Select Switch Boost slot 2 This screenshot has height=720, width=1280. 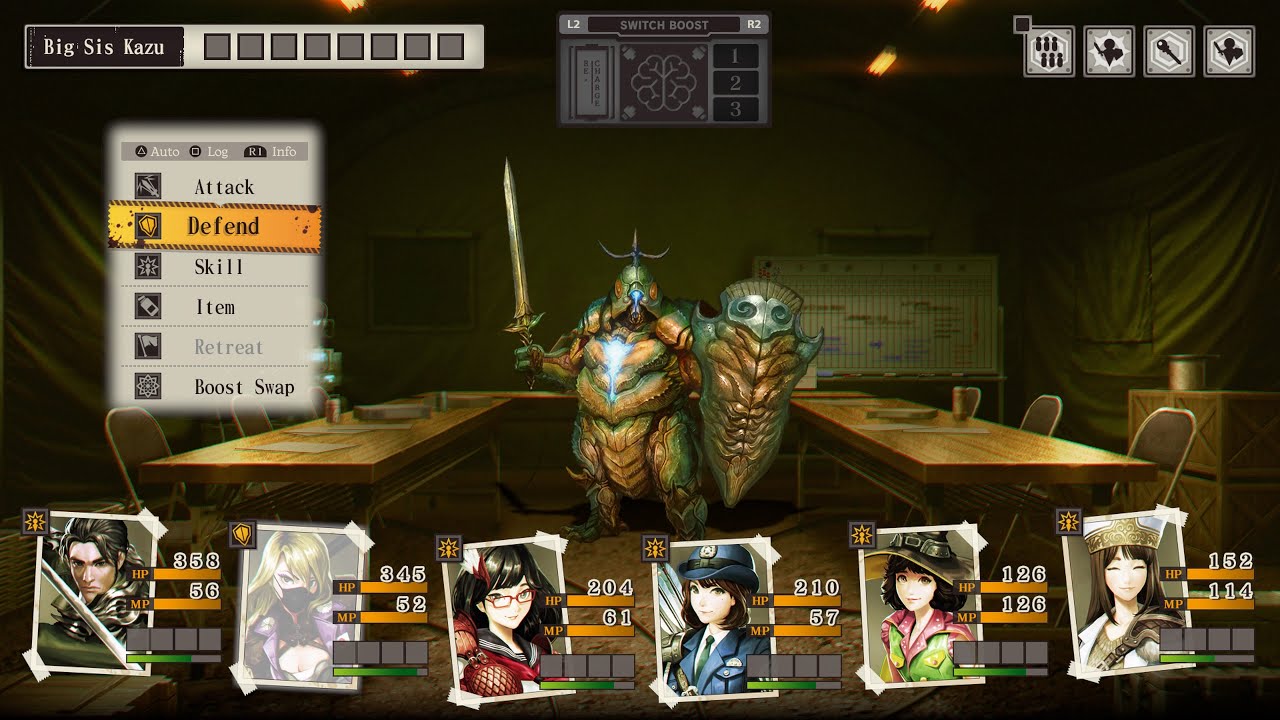pos(736,83)
